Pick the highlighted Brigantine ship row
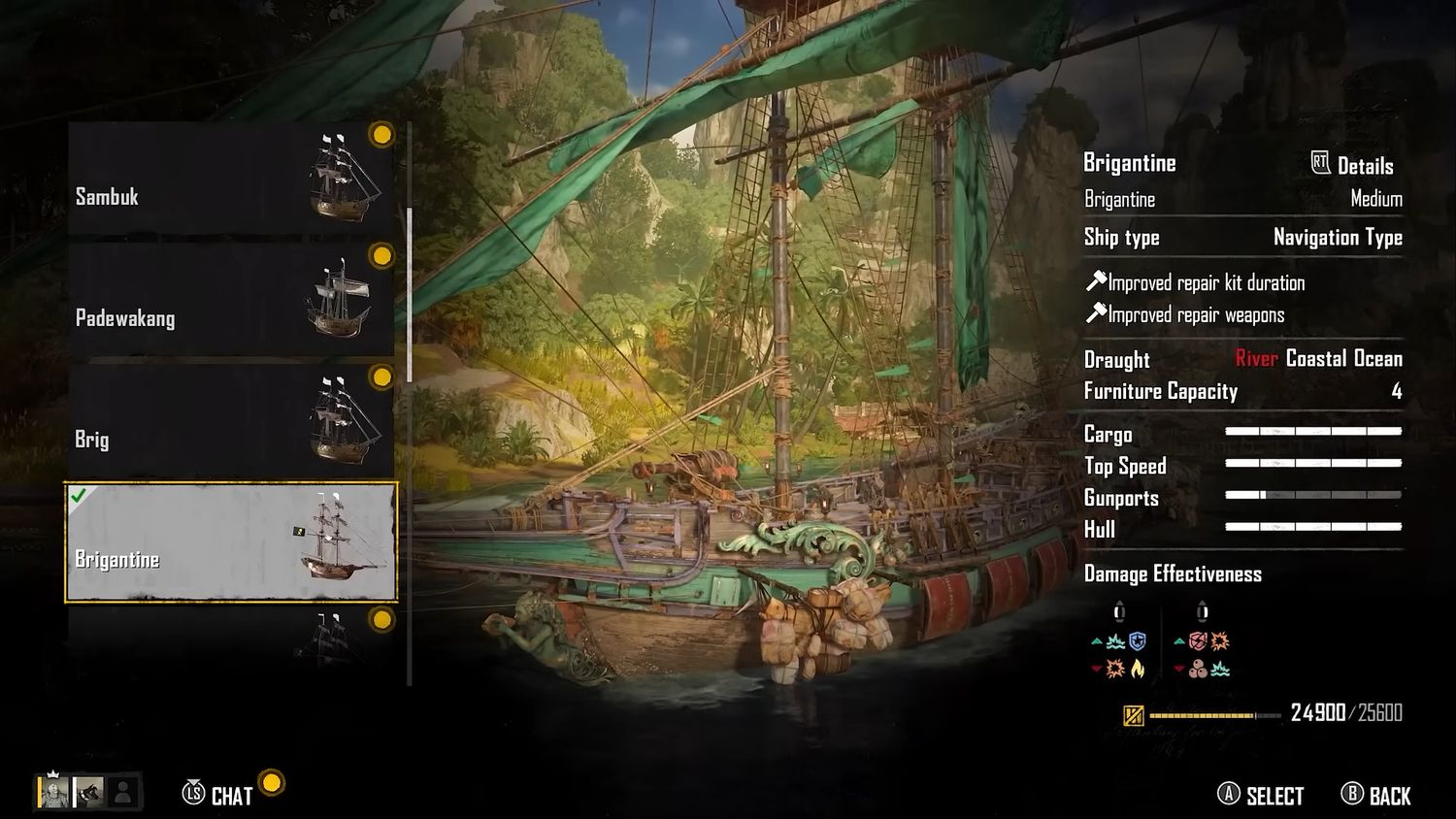Viewport: 1456px width, 819px height. tap(231, 541)
